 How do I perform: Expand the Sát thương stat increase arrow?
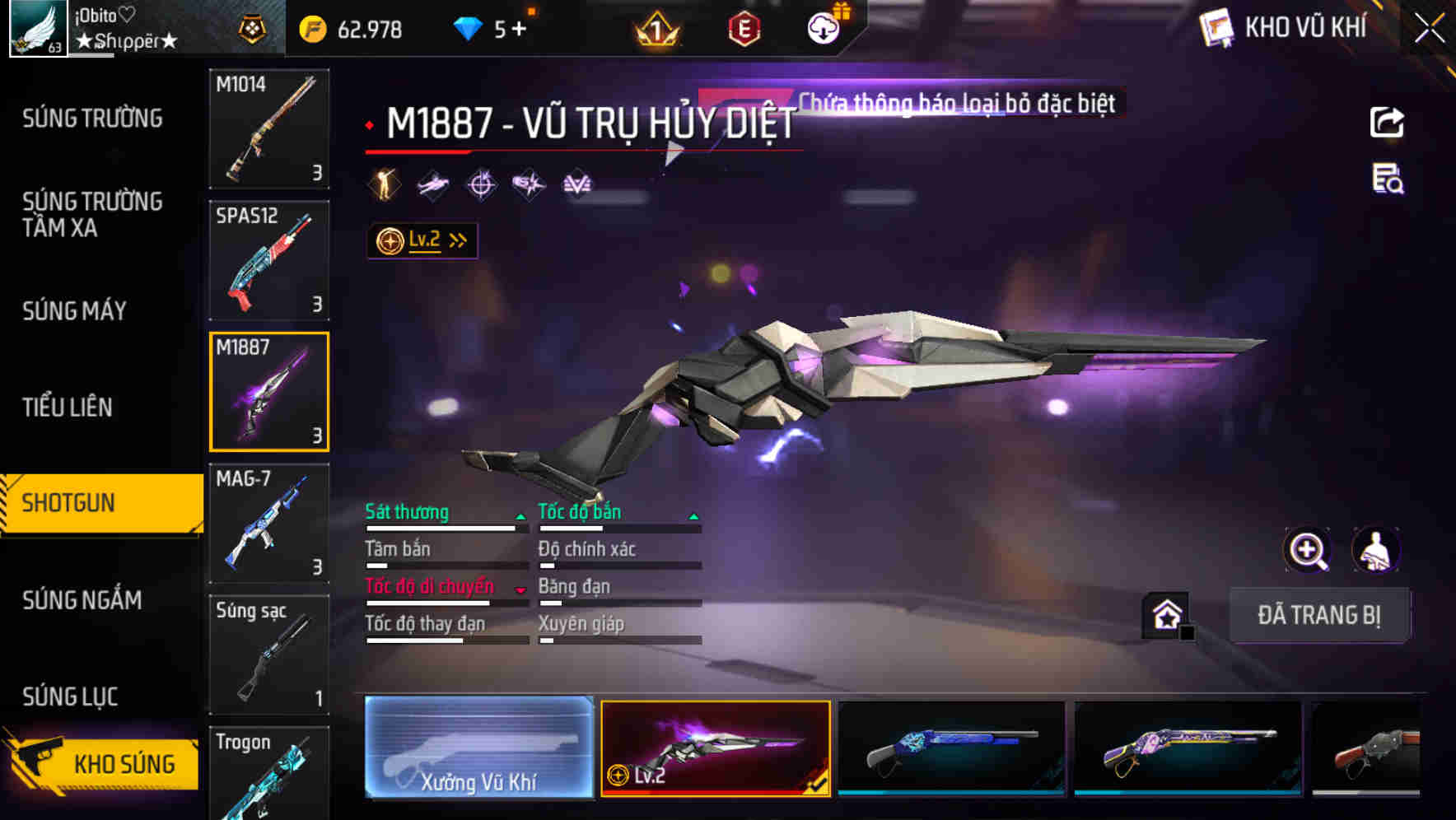point(522,517)
